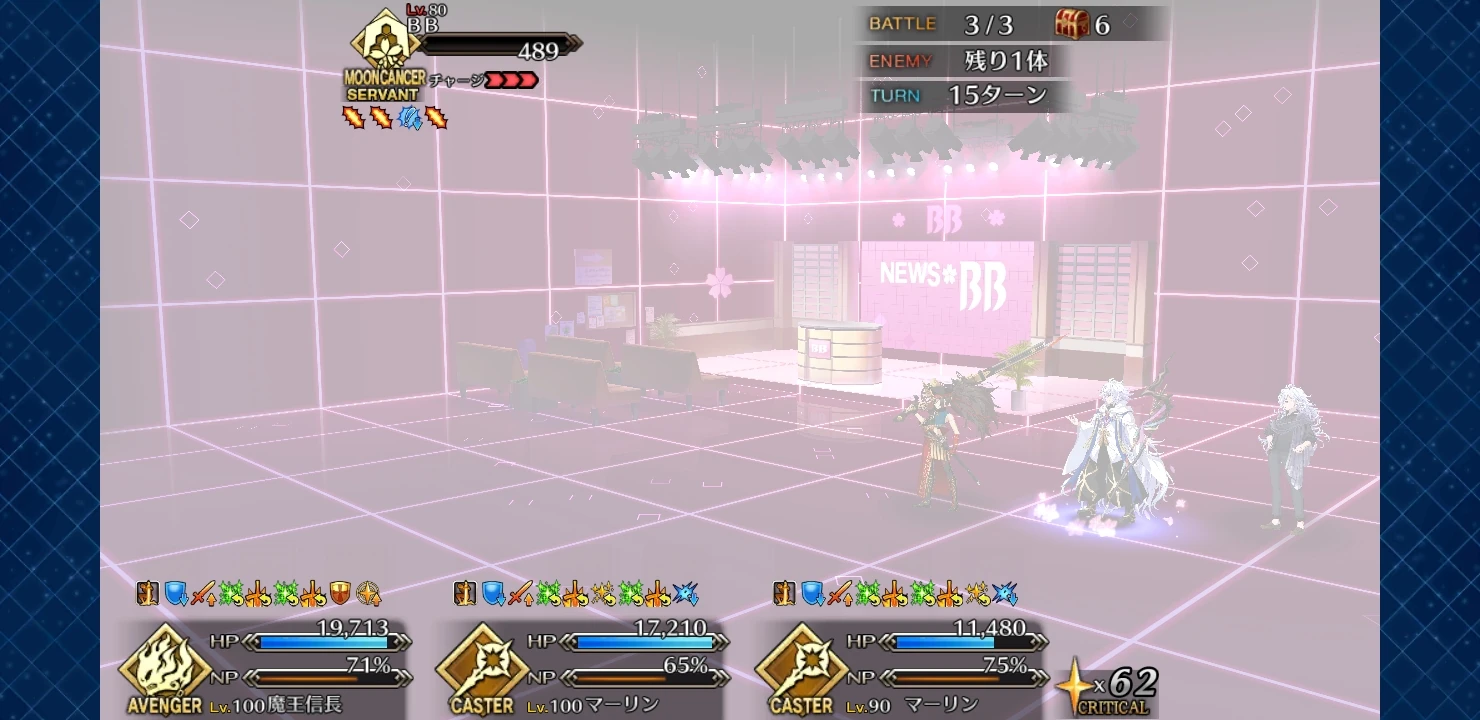Select the Avenger class icon of 魔王信長
1480x720 pixels.
(x=165, y=668)
